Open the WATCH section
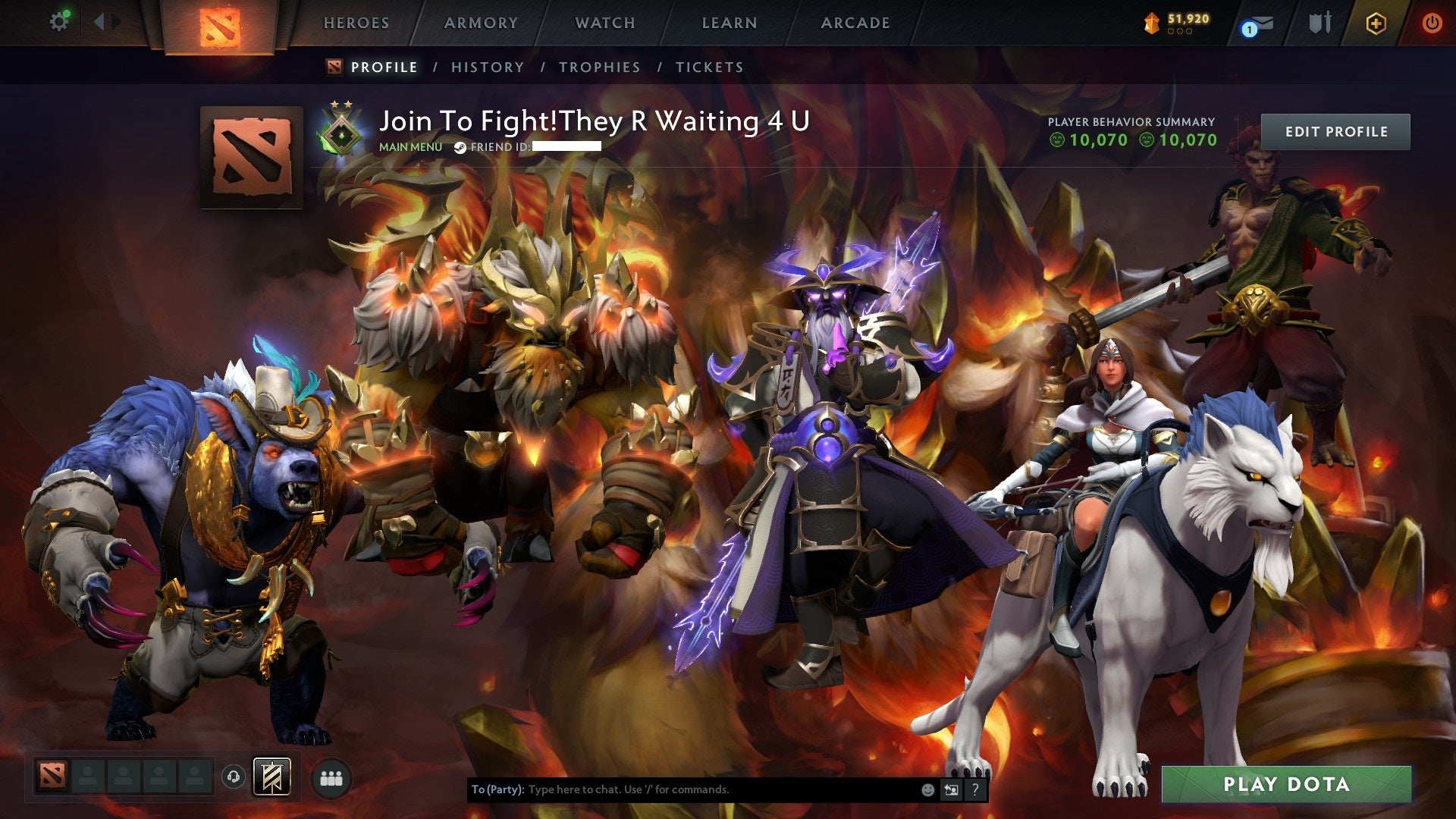This screenshot has width=1456, height=819. pyautogui.click(x=606, y=23)
